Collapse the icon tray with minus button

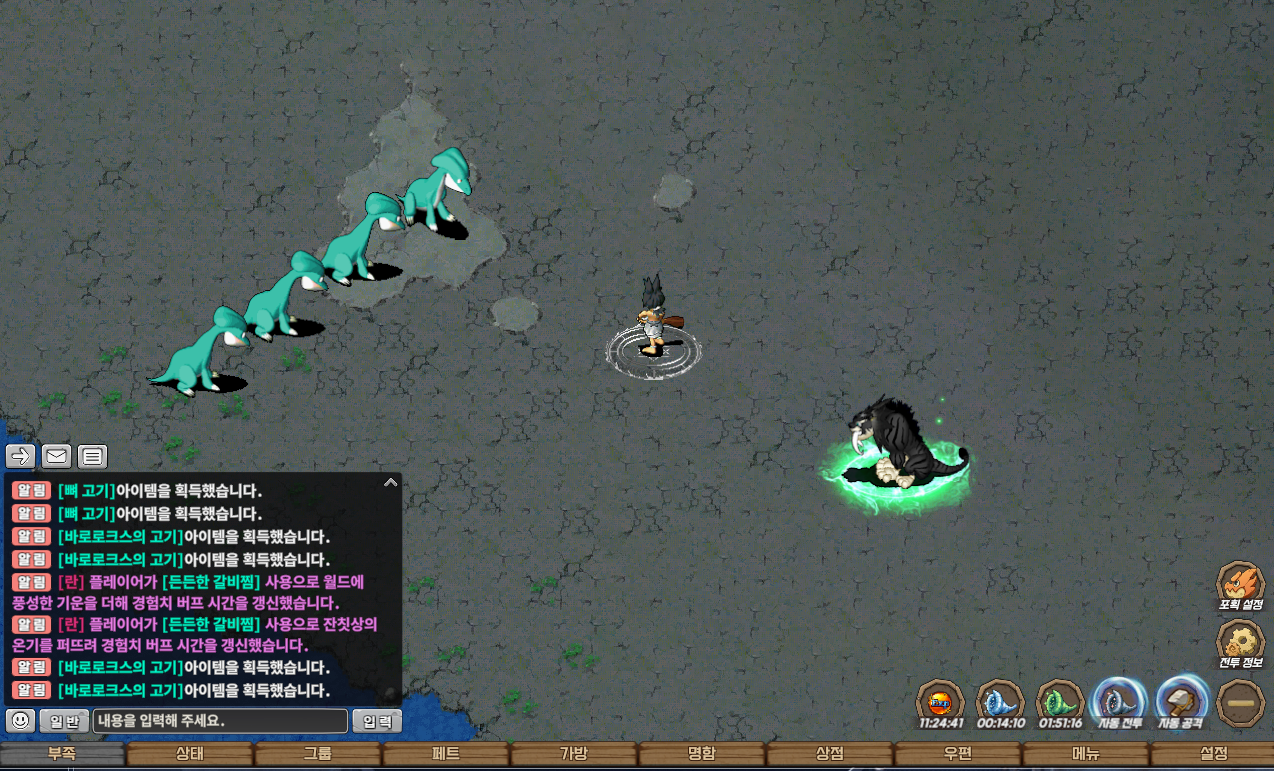(x=1241, y=703)
